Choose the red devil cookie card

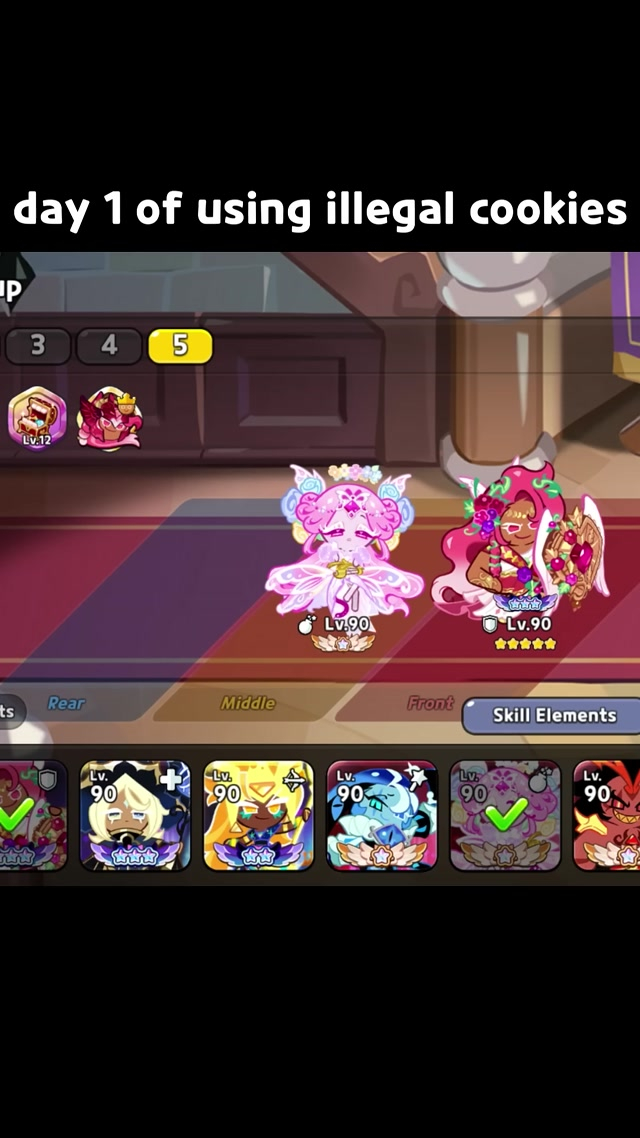(x=607, y=815)
